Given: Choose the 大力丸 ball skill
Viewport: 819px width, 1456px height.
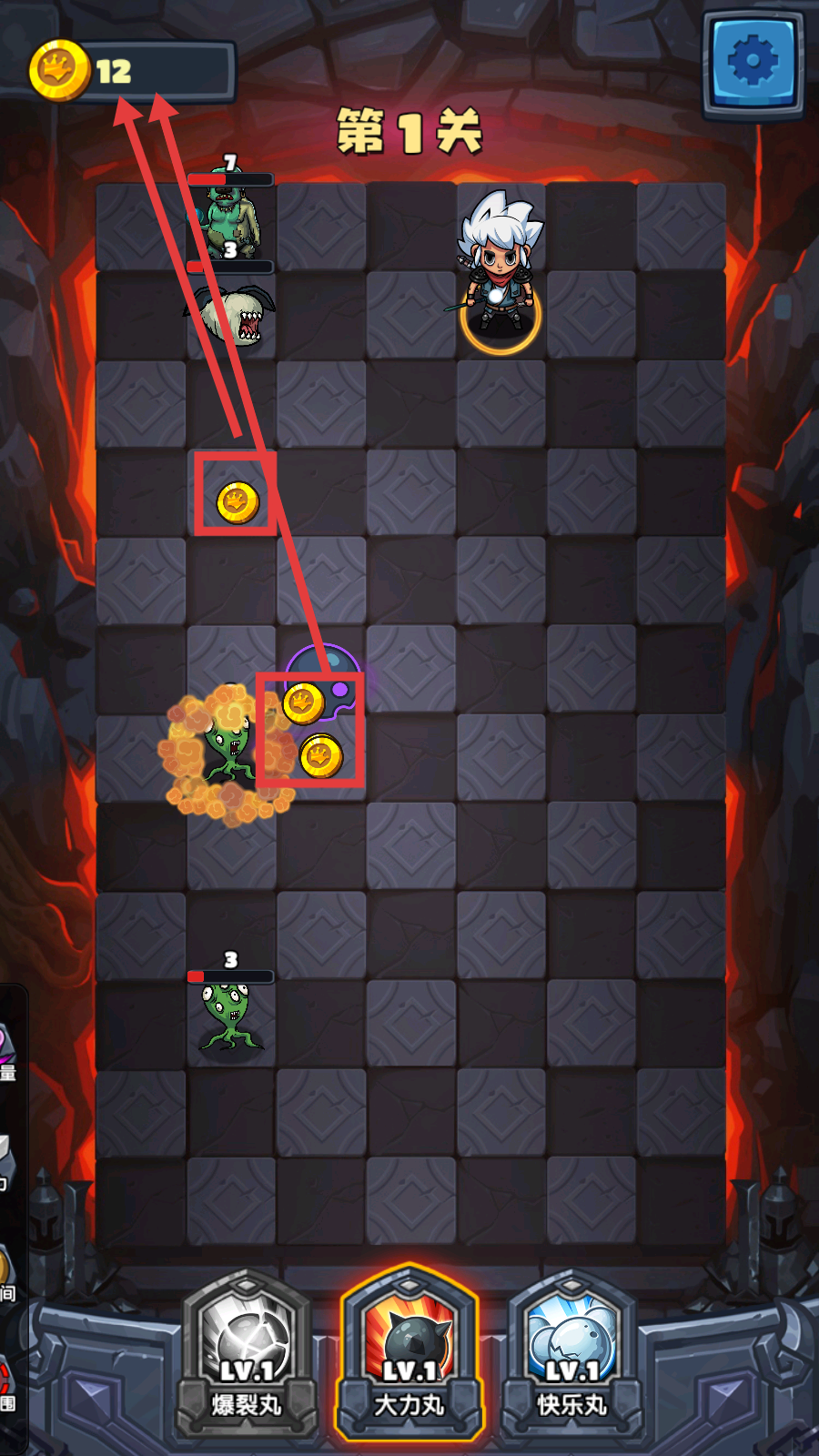Looking at the screenshot, I should (x=409, y=1351).
